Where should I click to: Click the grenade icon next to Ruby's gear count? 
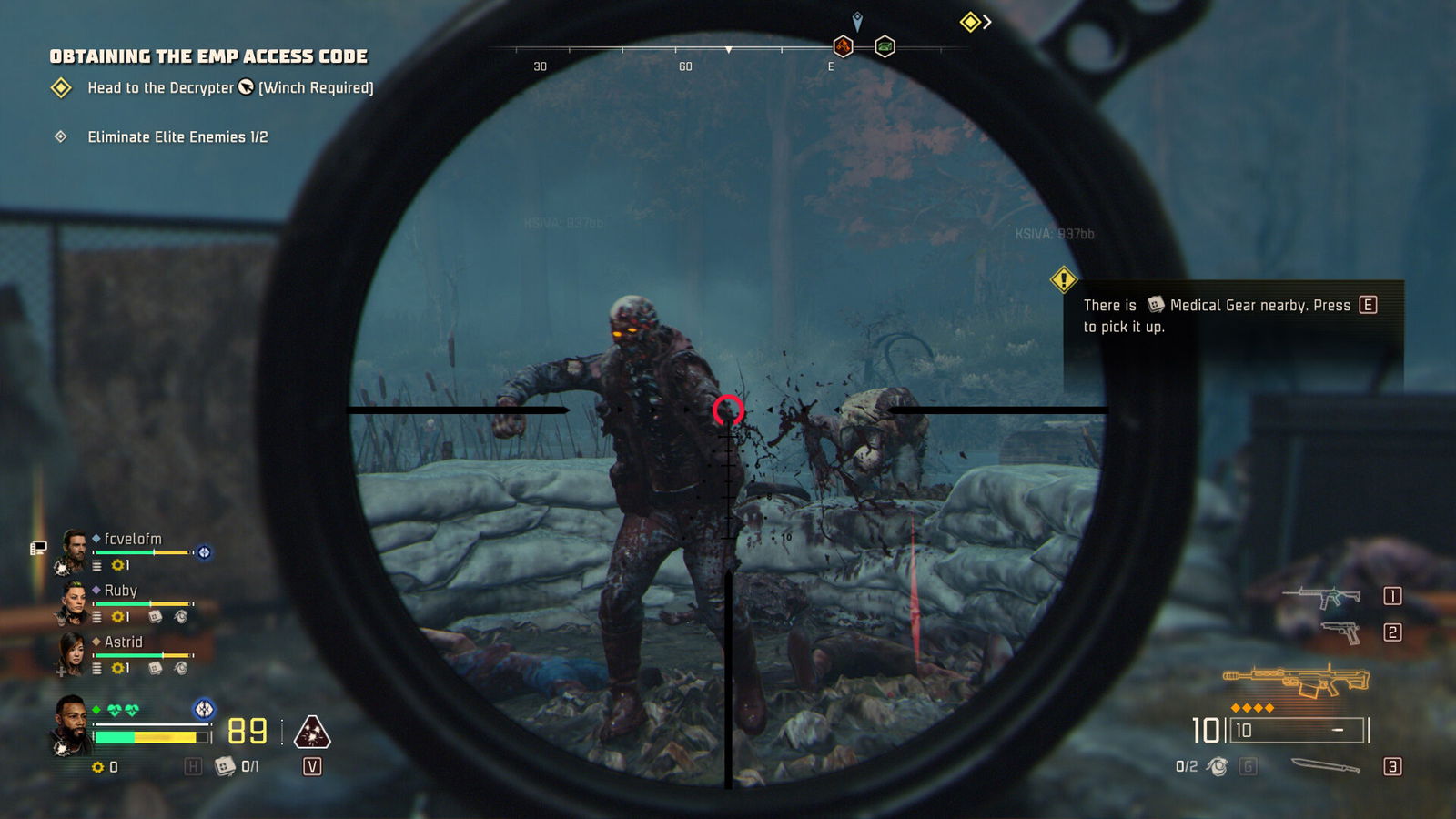181,617
